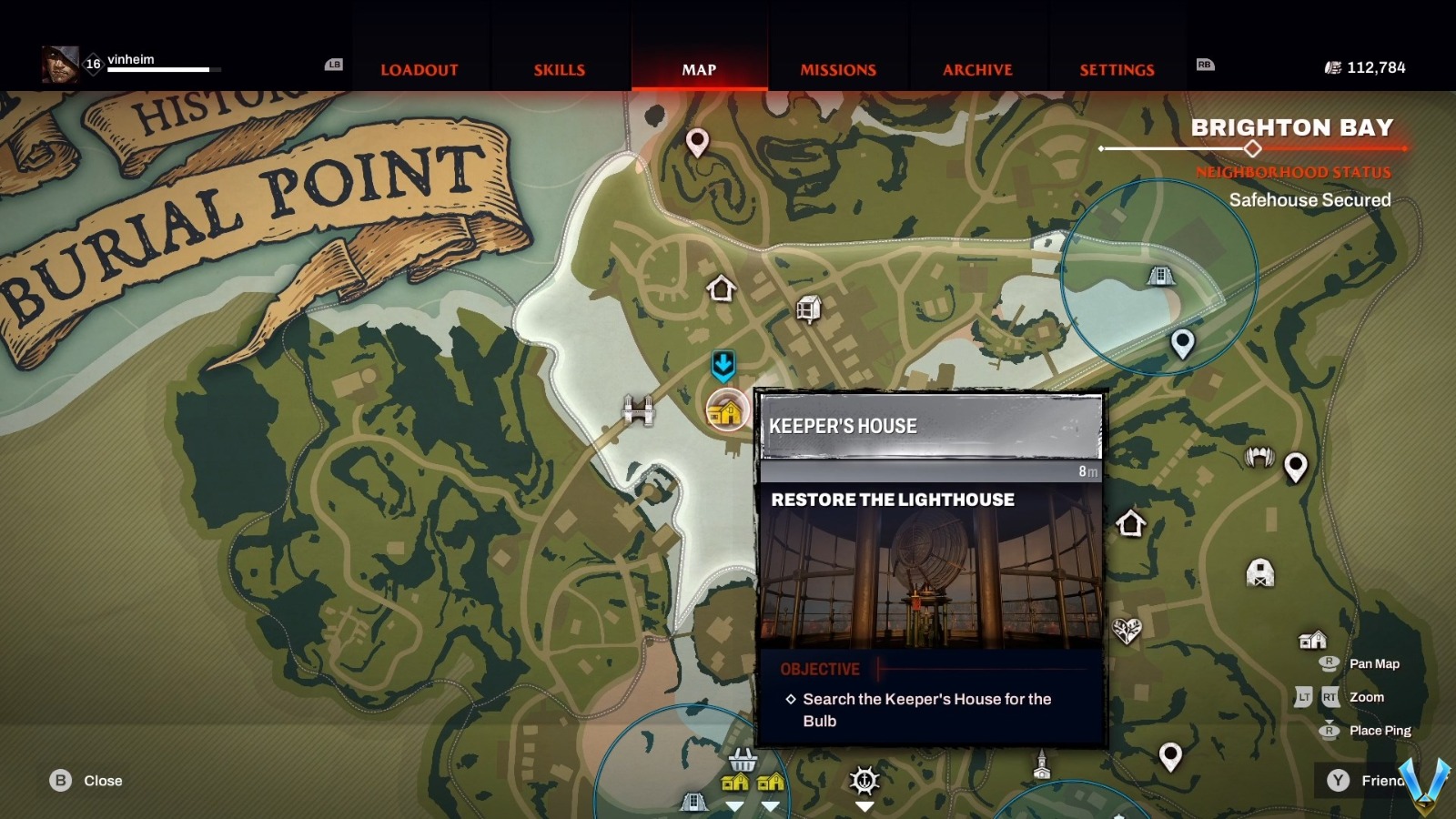Open the Settings tab

coord(1117,70)
